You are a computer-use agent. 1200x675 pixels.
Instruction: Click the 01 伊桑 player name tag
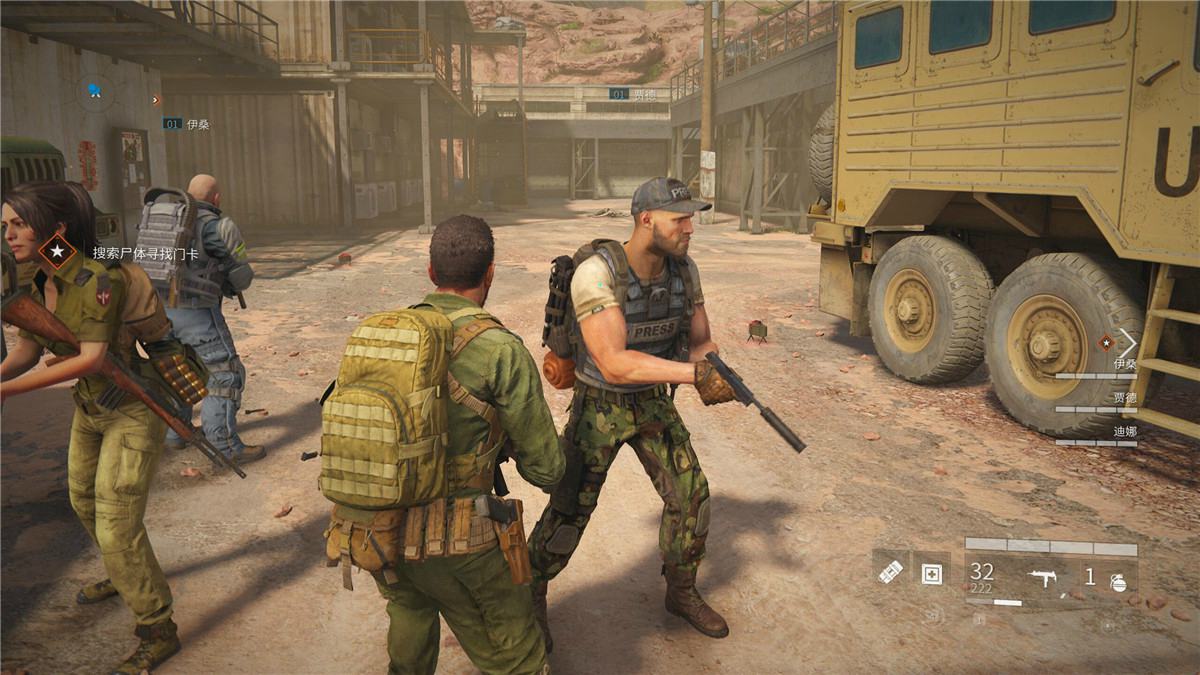point(186,124)
